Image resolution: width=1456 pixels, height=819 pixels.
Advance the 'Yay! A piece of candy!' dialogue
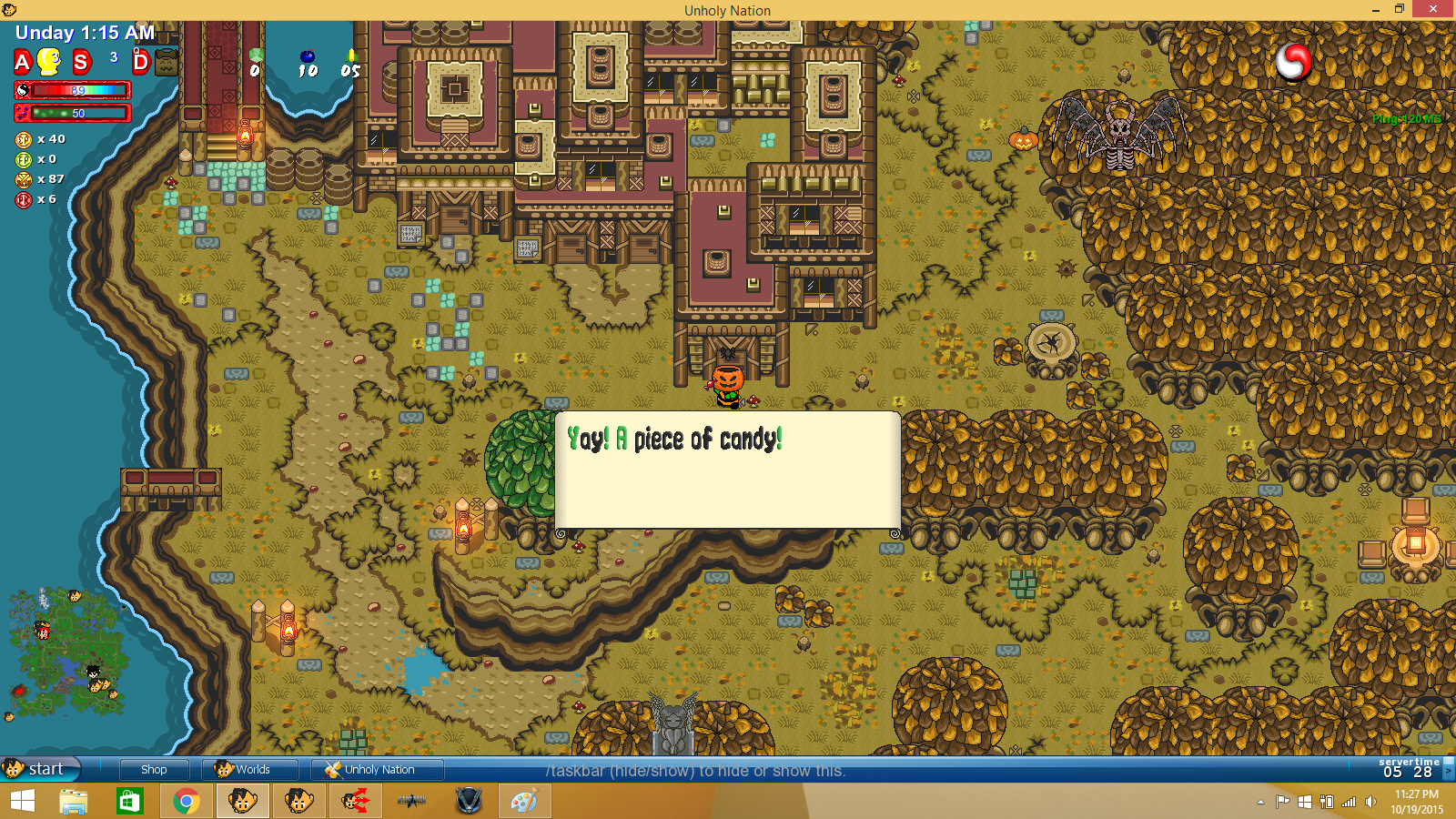click(x=727, y=470)
